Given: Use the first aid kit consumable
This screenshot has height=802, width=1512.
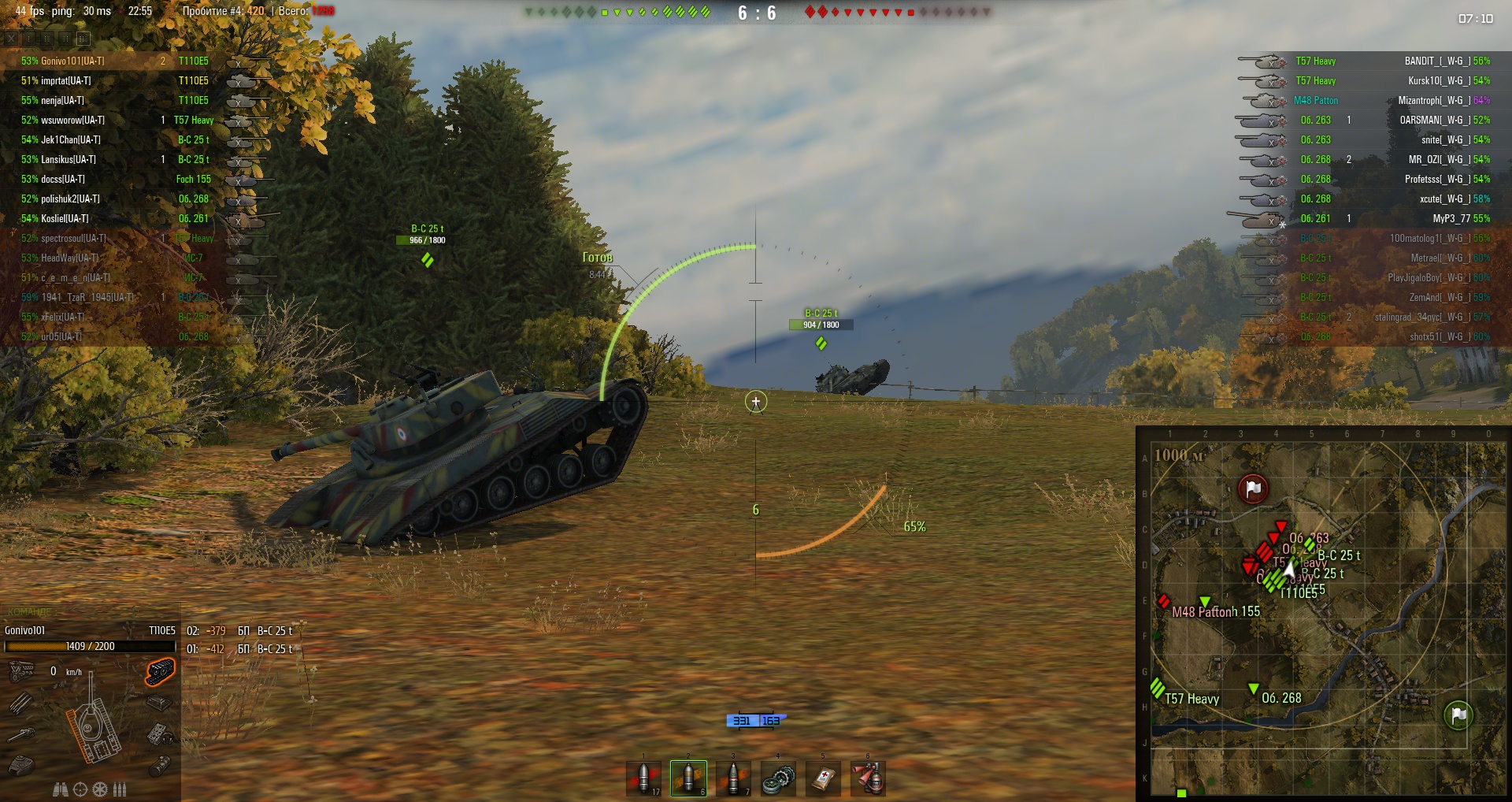Looking at the screenshot, I should click(x=823, y=778).
